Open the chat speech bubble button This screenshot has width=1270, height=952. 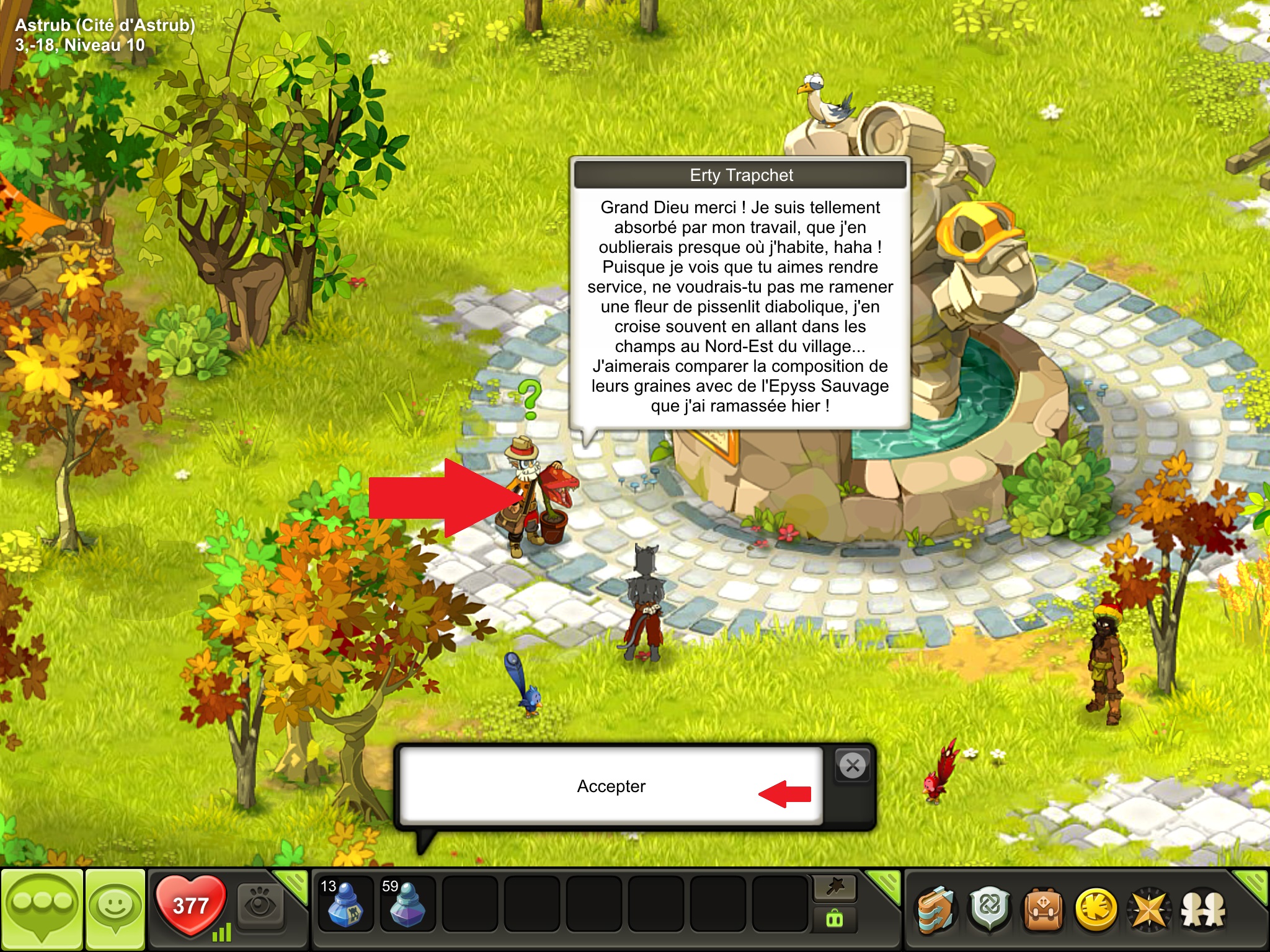coord(42,909)
